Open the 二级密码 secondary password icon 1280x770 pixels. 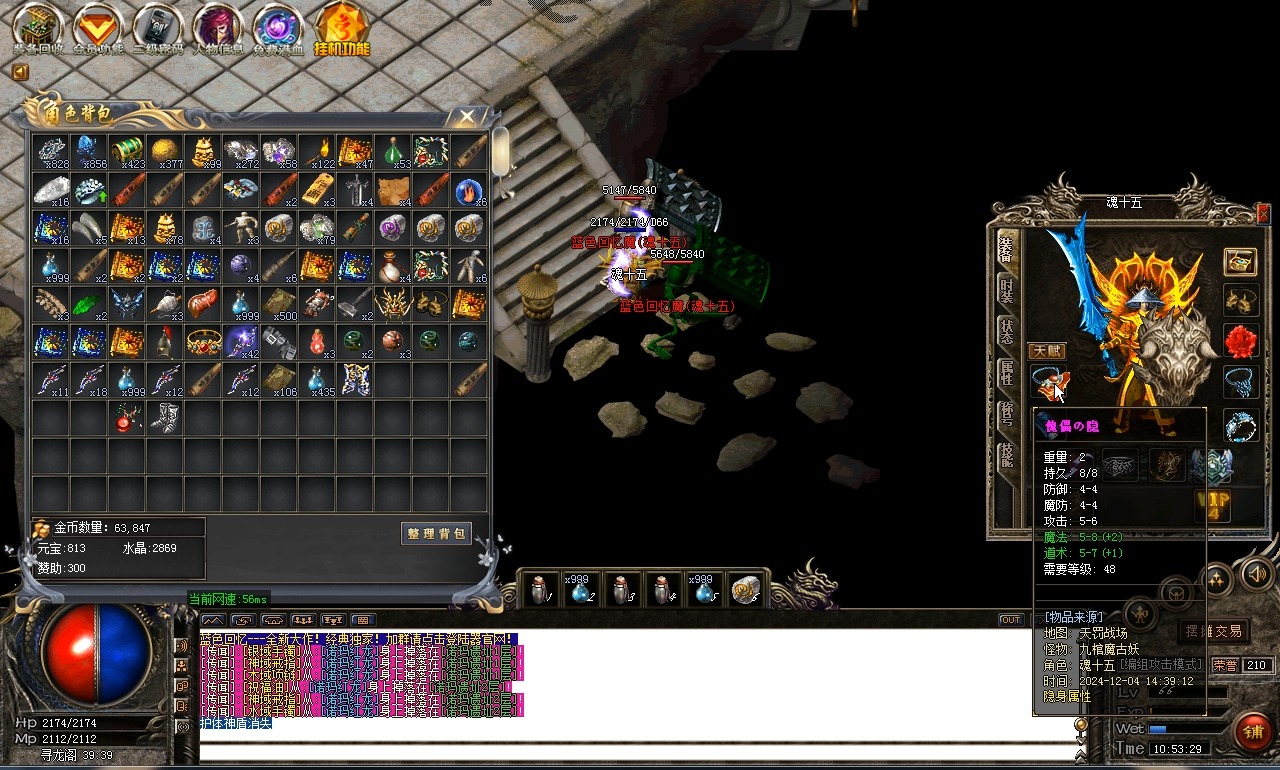pyautogui.click(x=158, y=27)
